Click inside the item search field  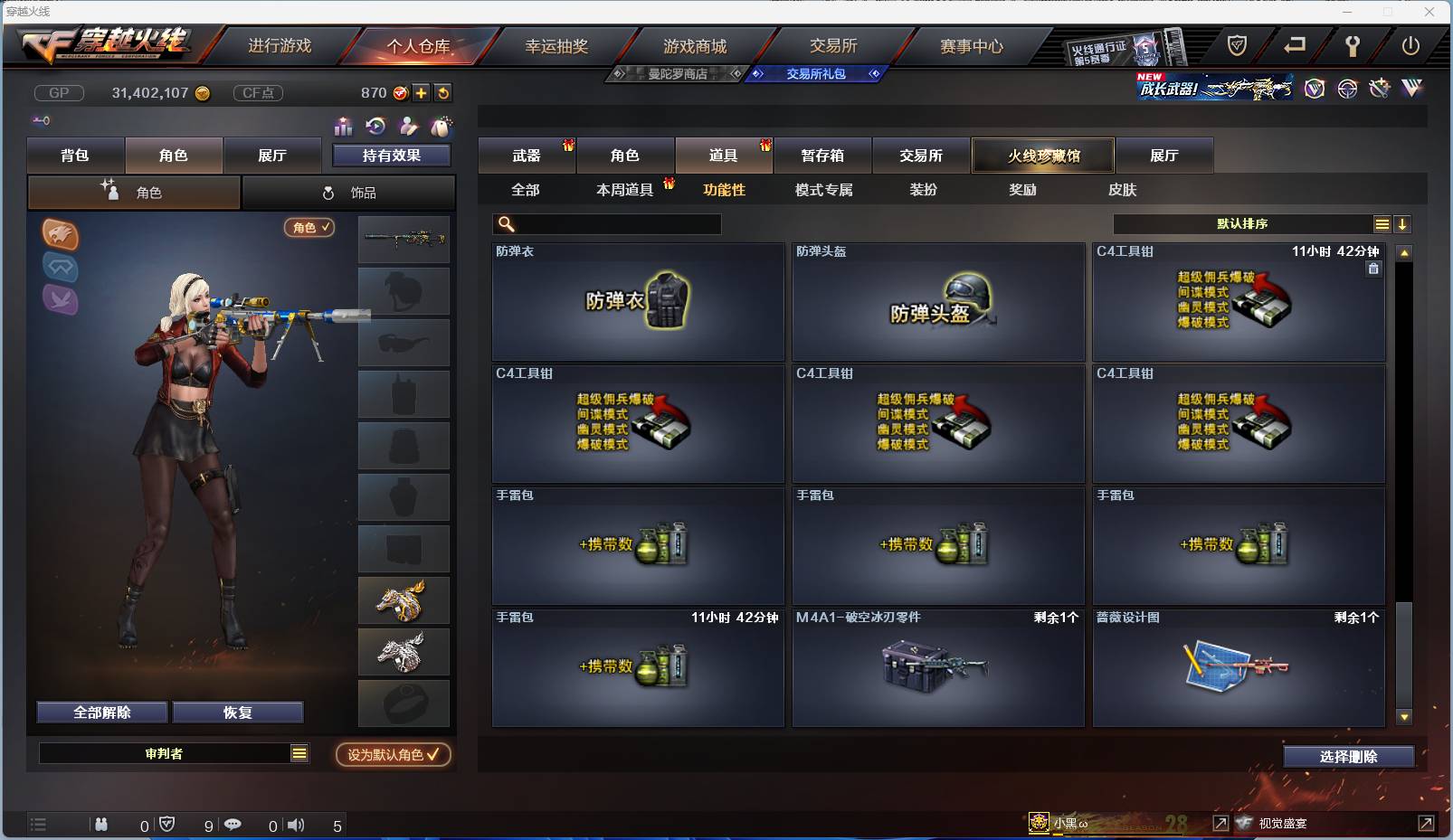pos(606,223)
